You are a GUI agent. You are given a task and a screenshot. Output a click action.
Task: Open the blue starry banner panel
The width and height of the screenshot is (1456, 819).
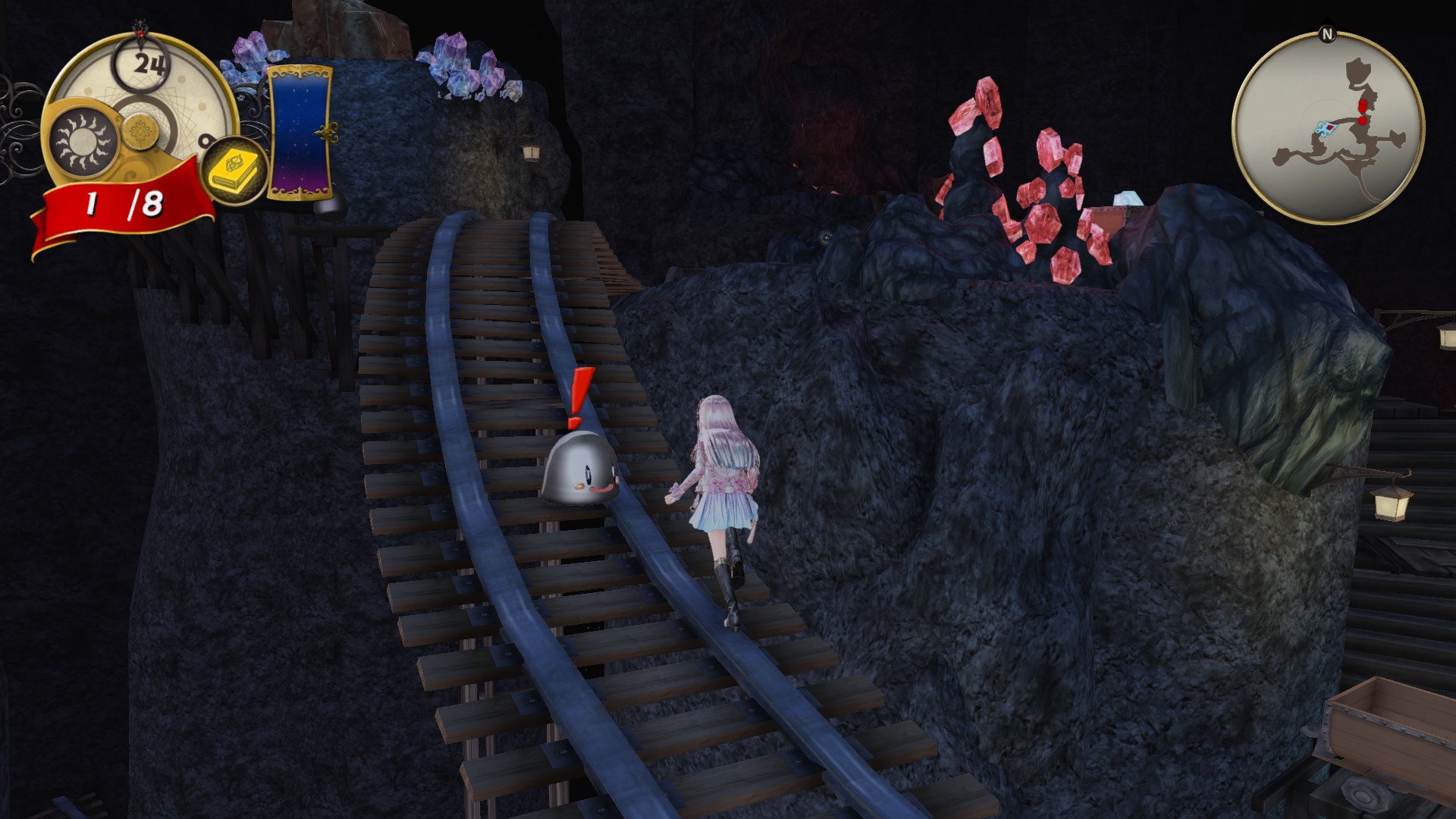click(x=300, y=129)
